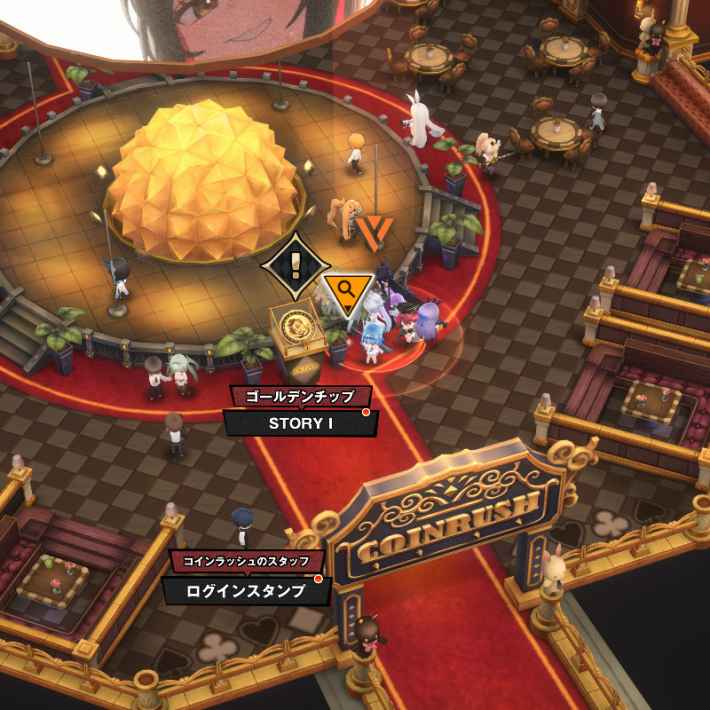Click the exclamation mark diamond marker
The height and width of the screenshot is (710, 710).
(296, 267)
